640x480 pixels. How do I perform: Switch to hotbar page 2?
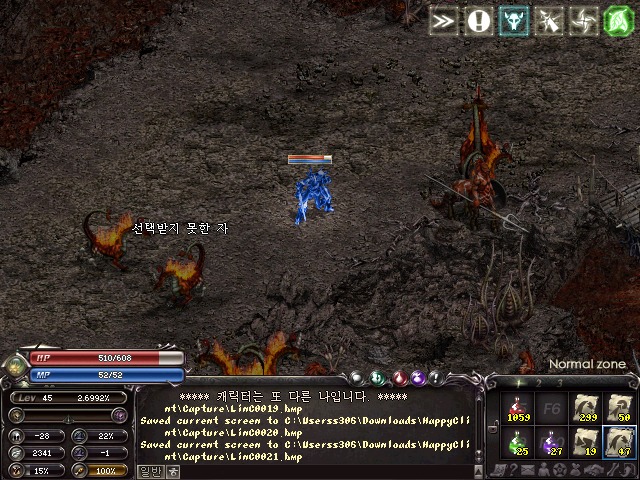[x=540, y=383]
